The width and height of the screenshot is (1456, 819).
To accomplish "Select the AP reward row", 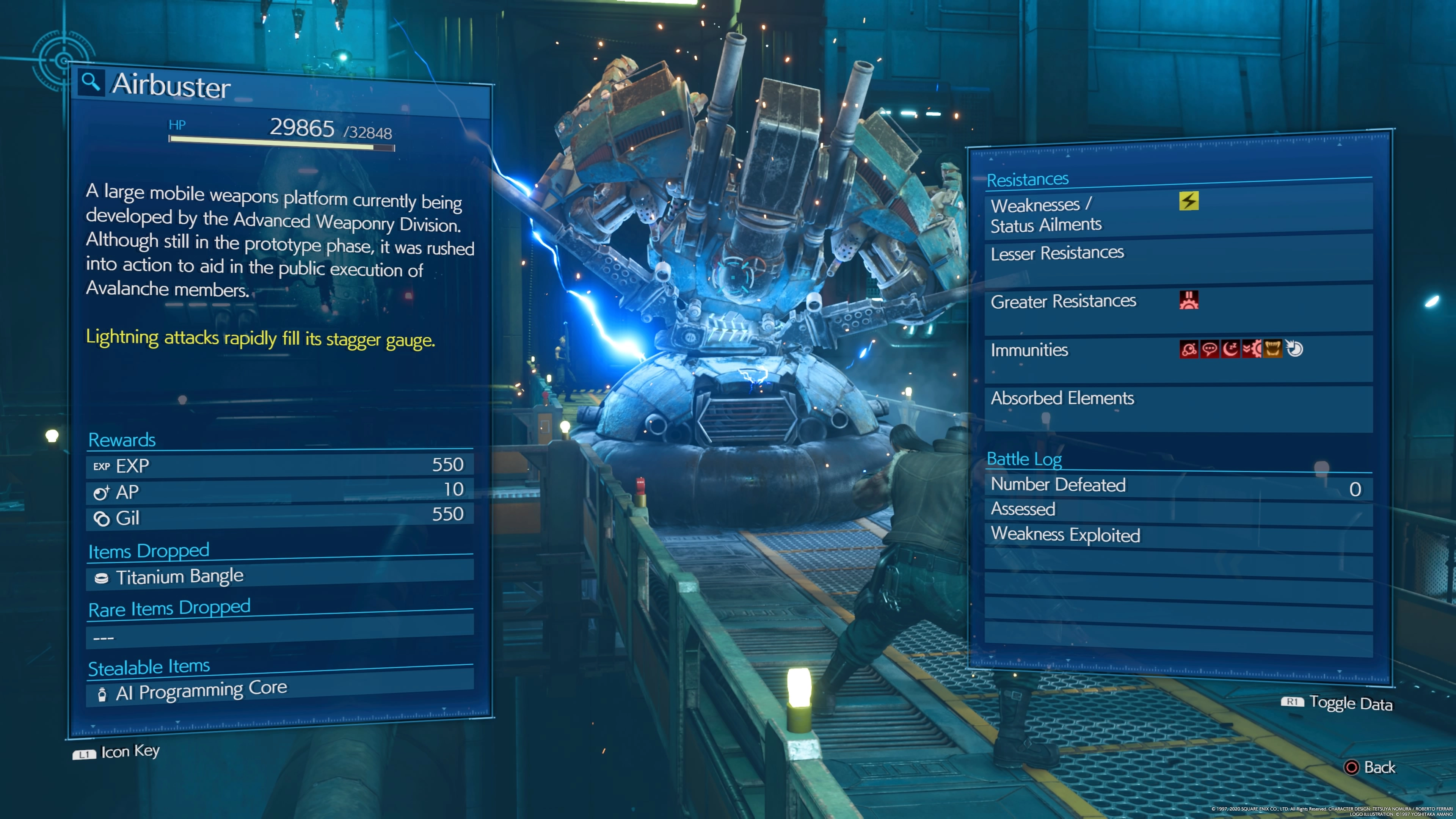I will tap(280, 491).
